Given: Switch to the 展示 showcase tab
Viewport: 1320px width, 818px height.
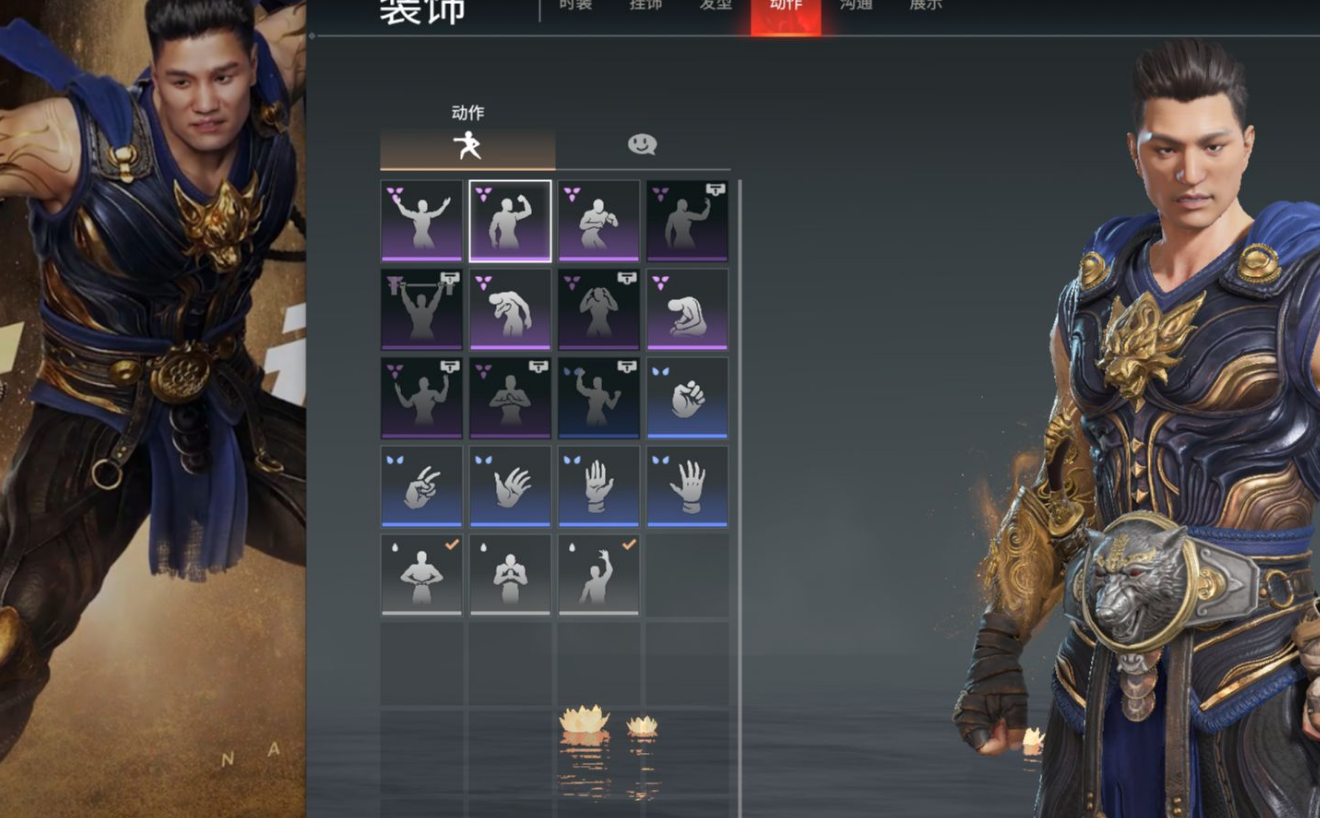Looking at the screenshot, I should tap(926, 6).
